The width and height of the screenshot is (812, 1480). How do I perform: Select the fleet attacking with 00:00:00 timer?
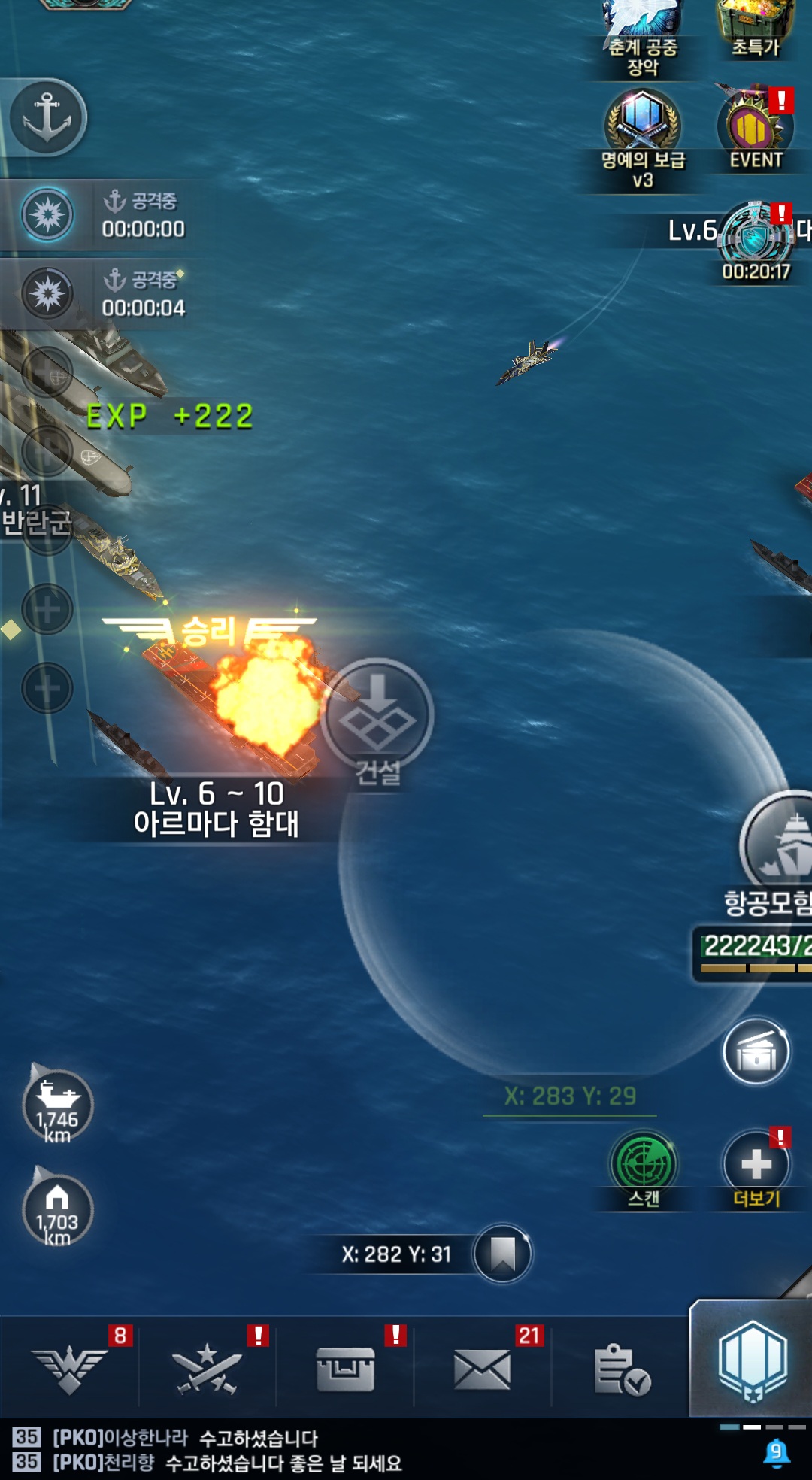point(48,214)
